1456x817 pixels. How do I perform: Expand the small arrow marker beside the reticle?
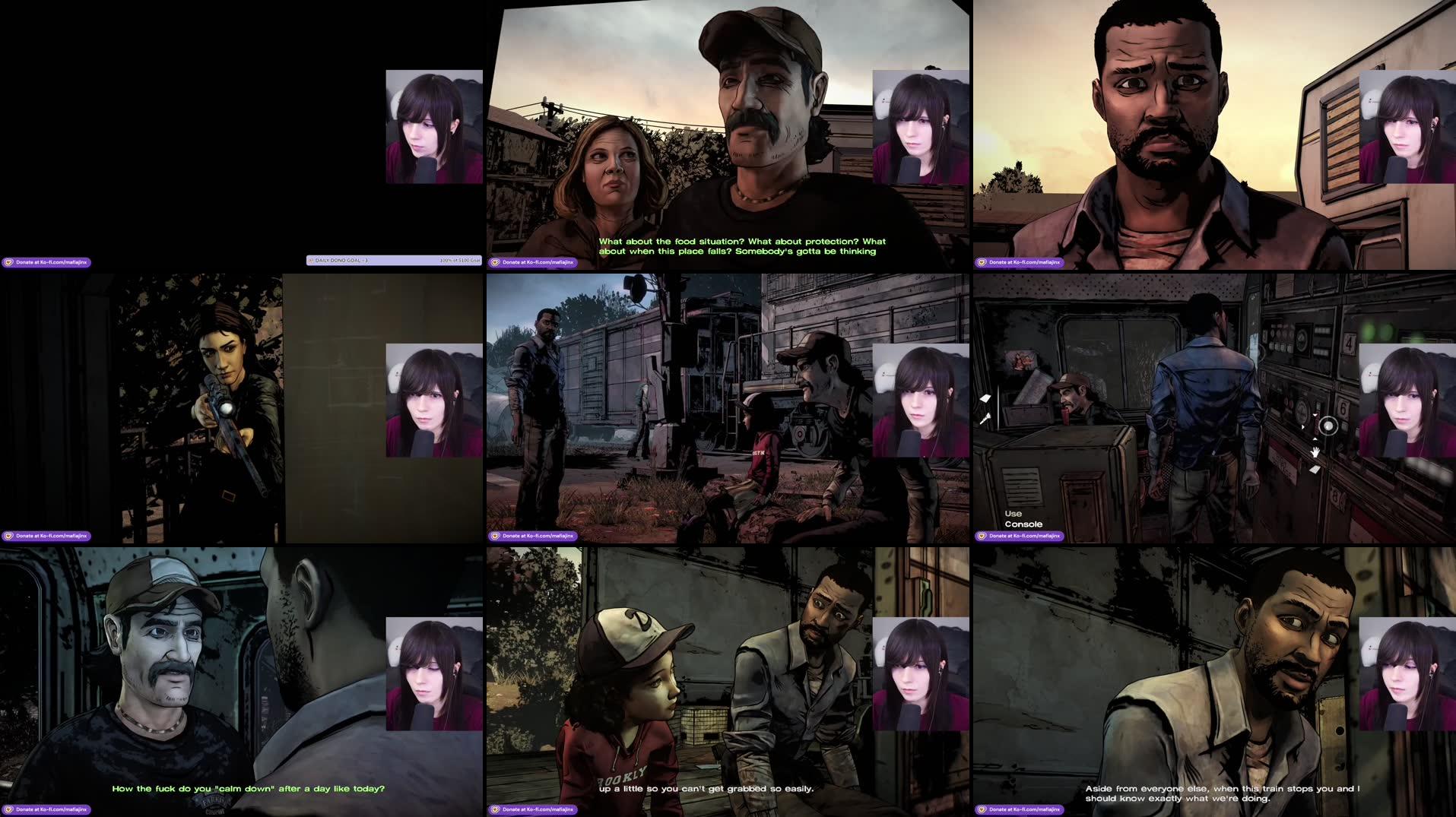[1302, 426]
